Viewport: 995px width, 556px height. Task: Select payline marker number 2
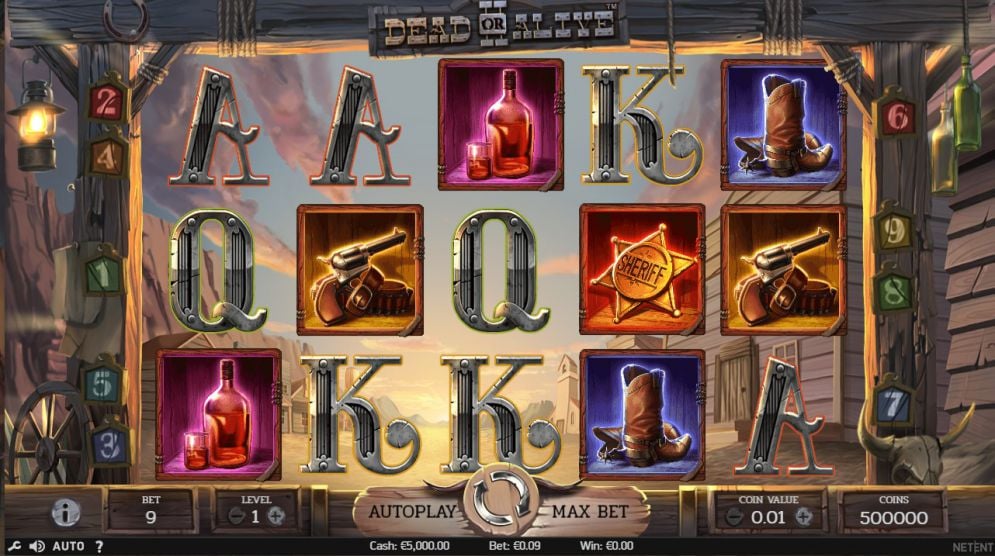point(107,102)
